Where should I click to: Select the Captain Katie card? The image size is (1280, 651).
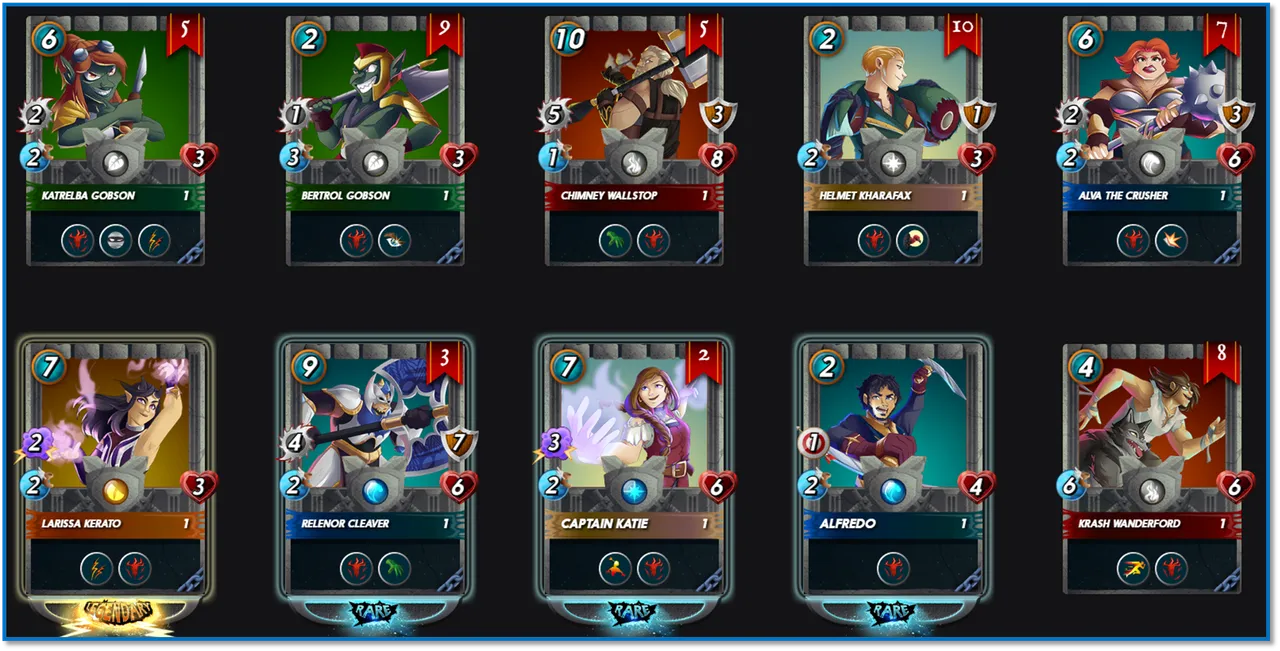tap(634, 468)
